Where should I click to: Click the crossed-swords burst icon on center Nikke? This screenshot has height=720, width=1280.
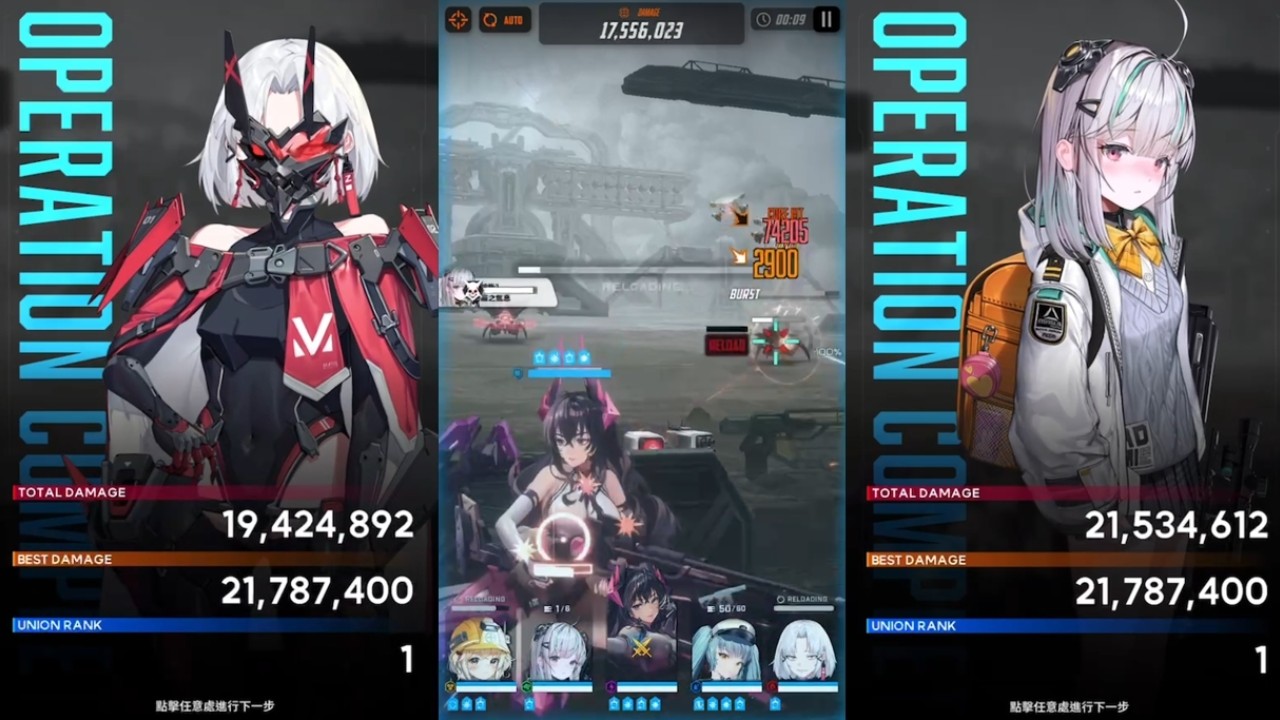point(642,647)
